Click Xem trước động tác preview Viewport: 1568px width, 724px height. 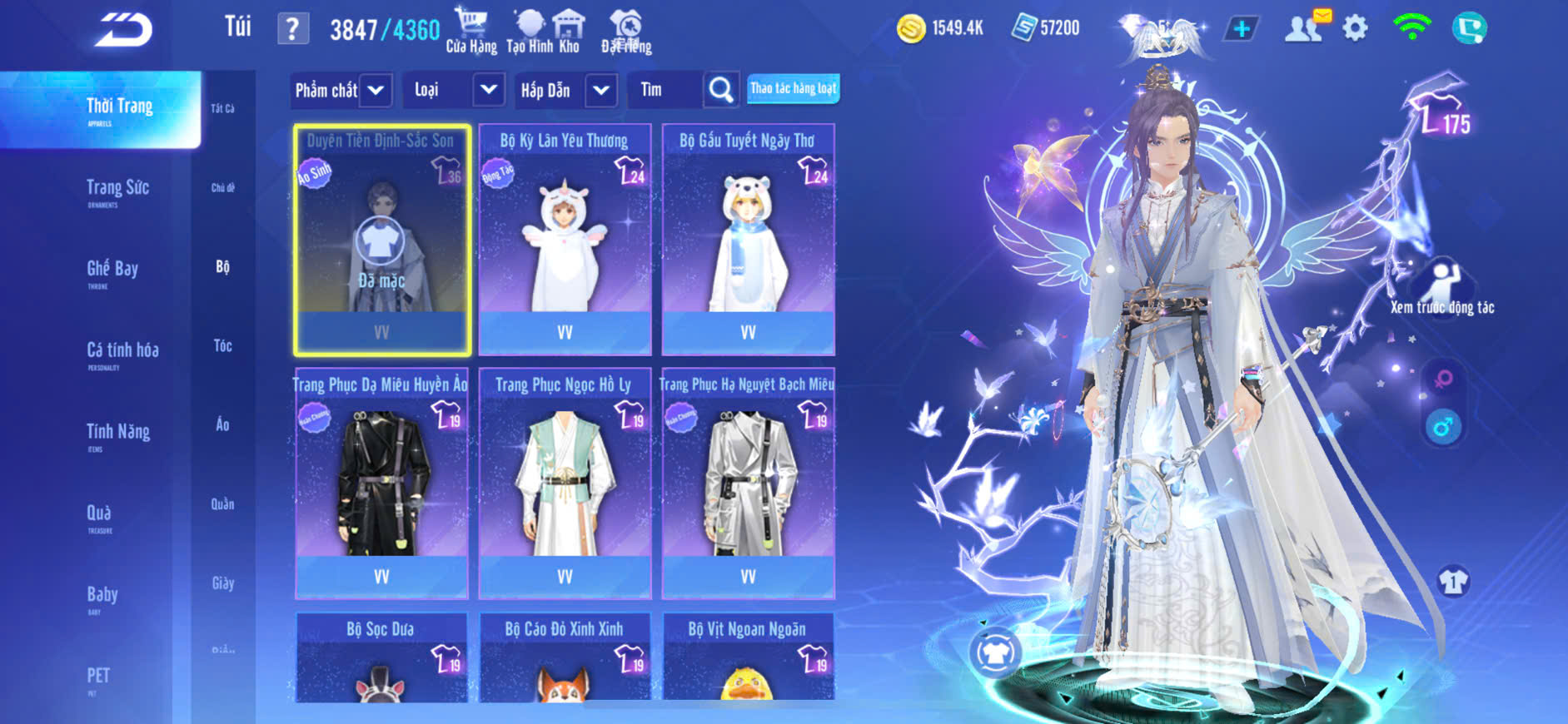click(x=1441, y=289)
